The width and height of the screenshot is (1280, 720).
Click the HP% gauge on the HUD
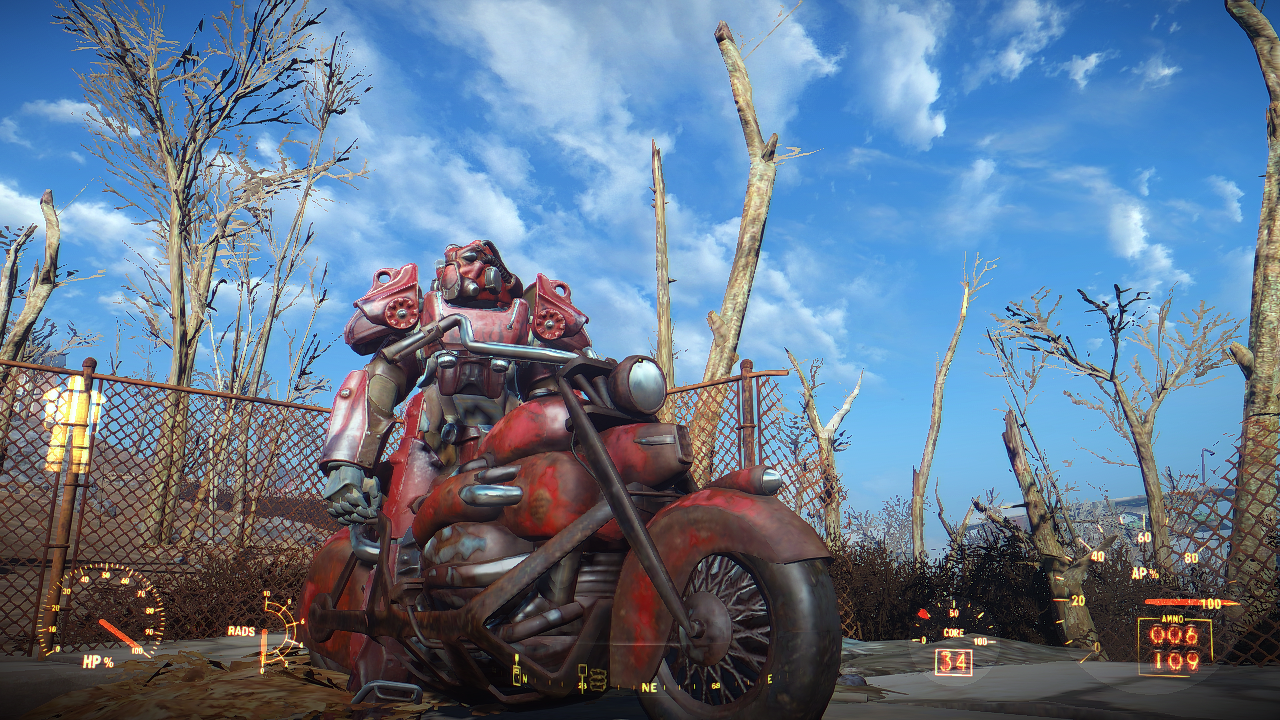coord(100,661)
